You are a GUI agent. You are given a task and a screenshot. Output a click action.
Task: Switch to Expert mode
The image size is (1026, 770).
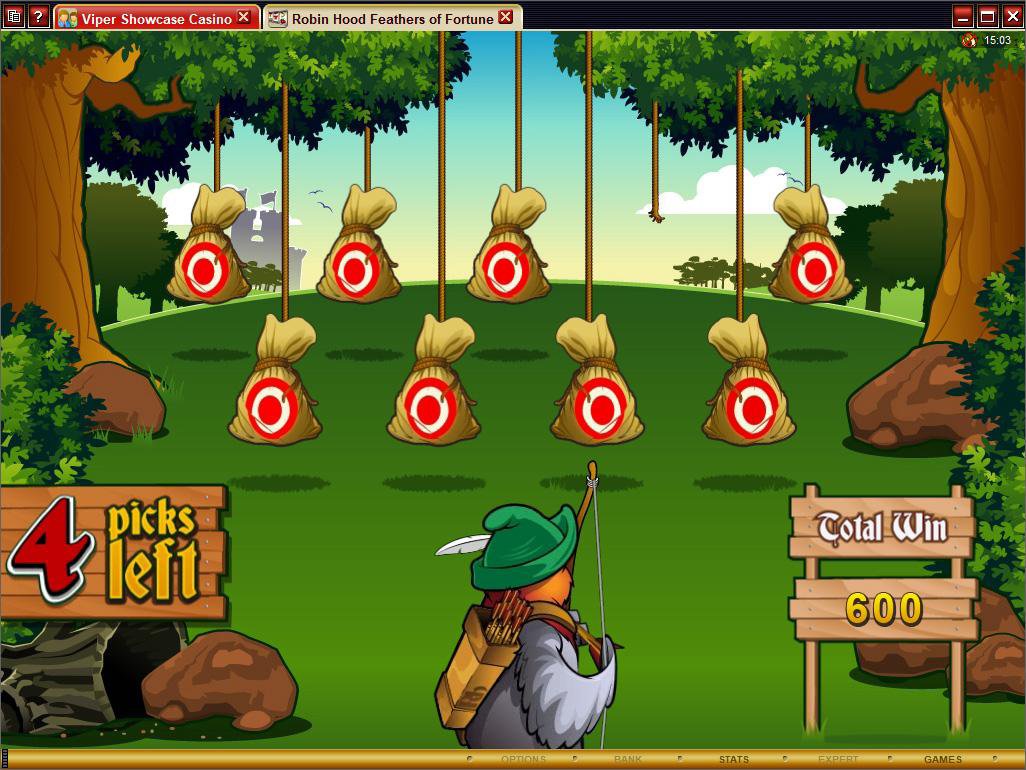(x=838, y=760)
